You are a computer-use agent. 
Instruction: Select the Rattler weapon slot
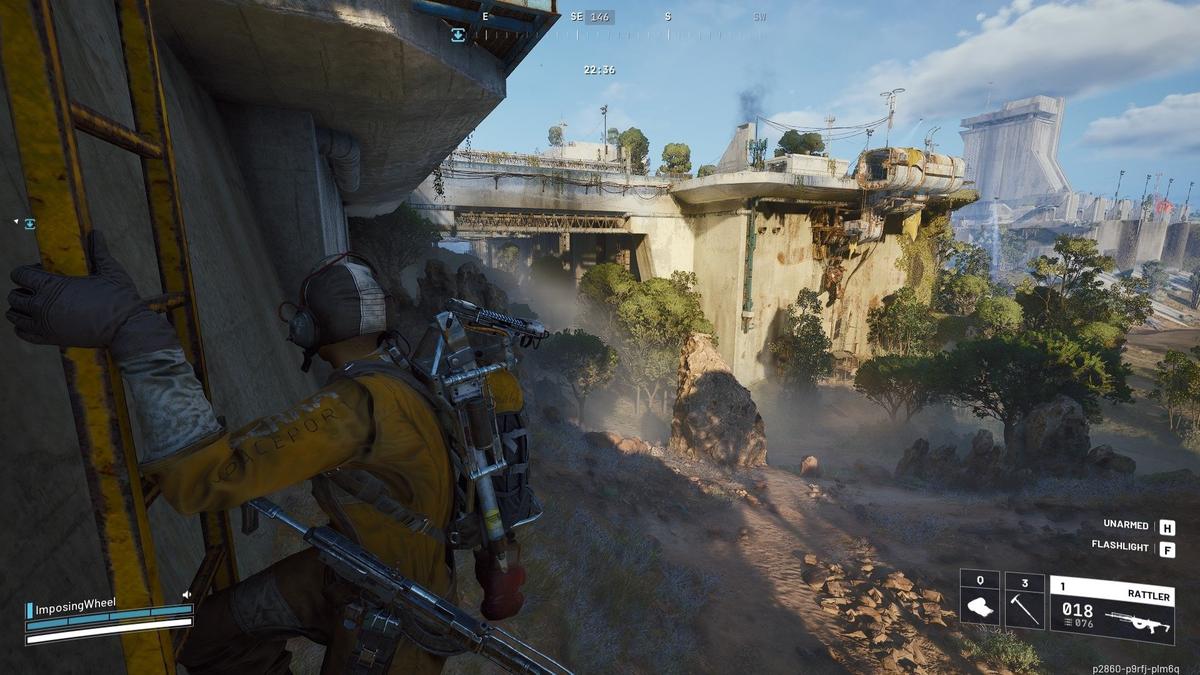[x=1111, y=609]
